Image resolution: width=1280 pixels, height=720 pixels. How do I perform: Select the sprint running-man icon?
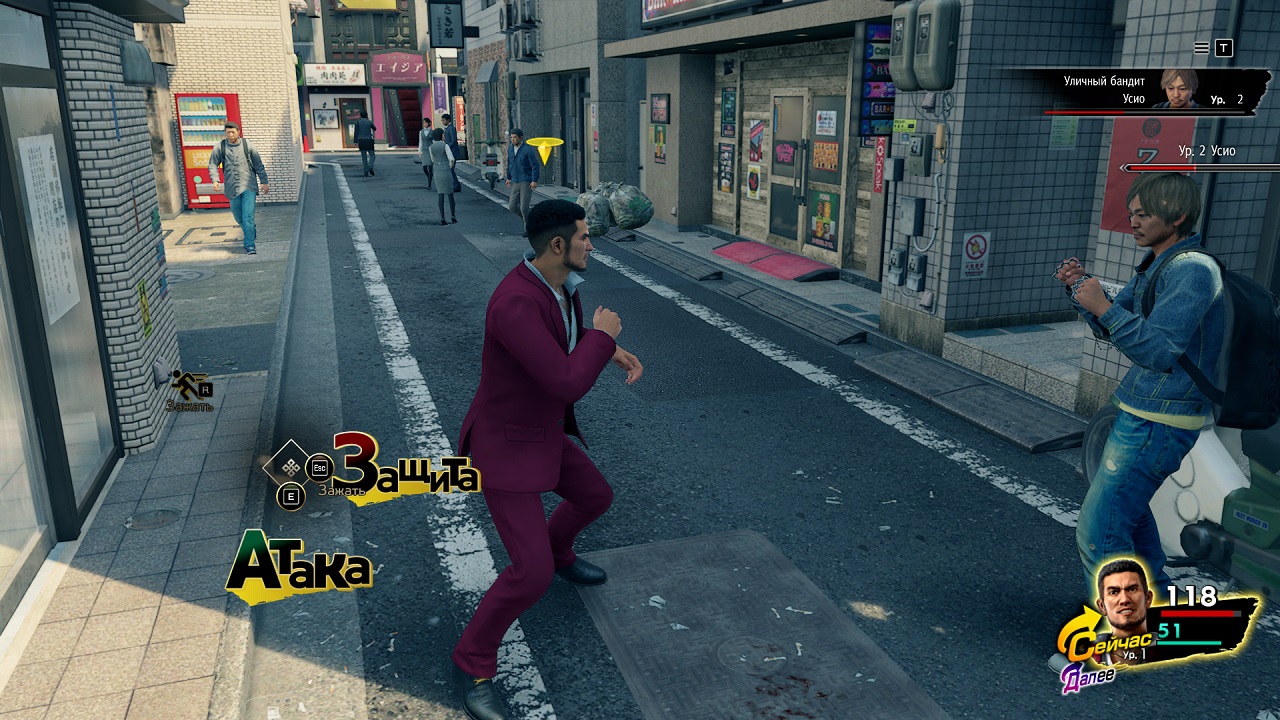(x=186, y=384)
